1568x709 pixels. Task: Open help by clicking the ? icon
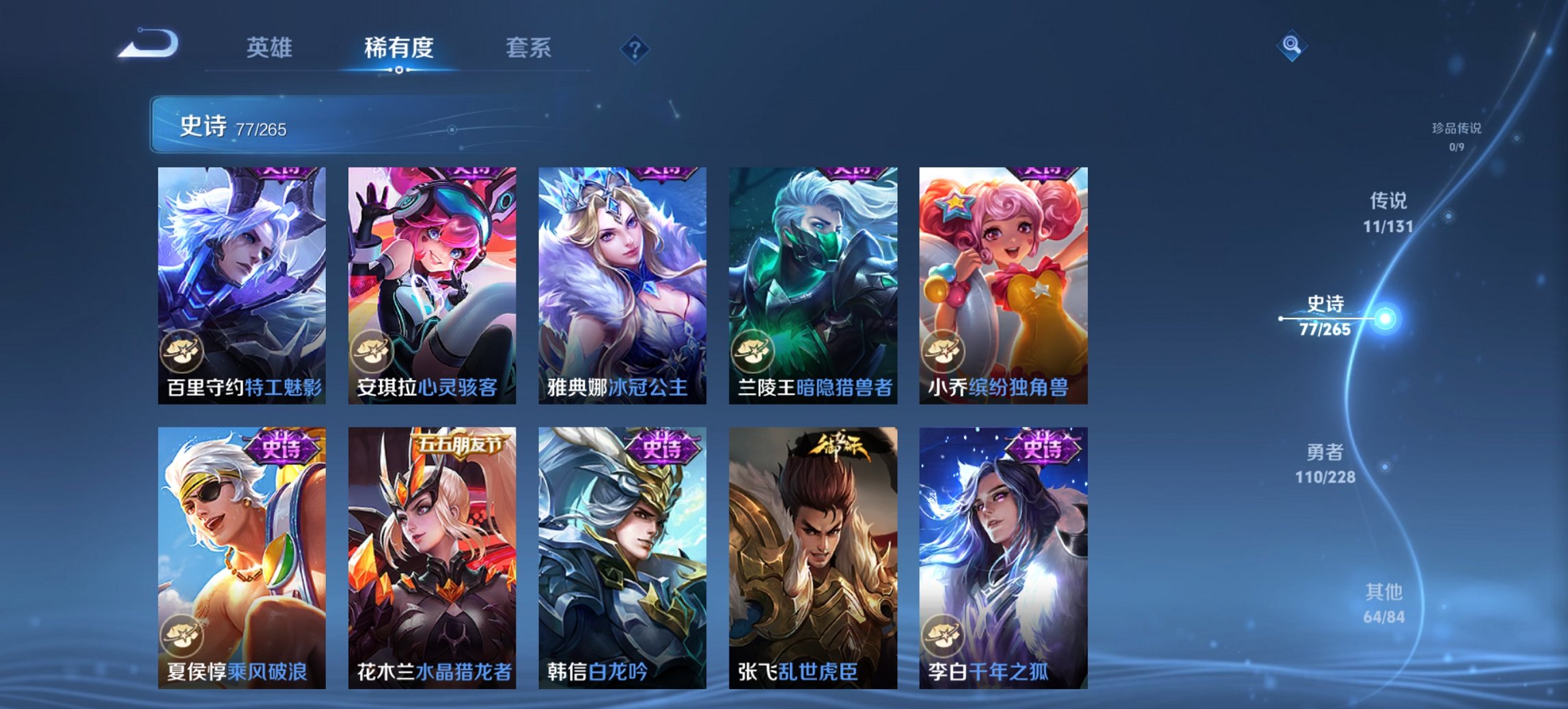click(635, 48)
